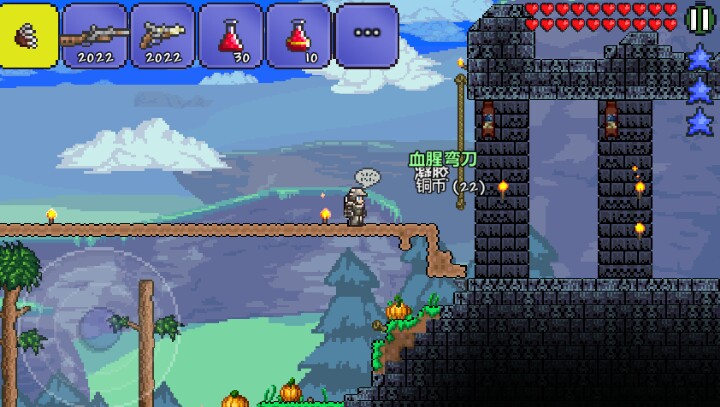Equip the long musket in the hotbar
The width and height of the screenshot is (720, 407).
(95, 35)
